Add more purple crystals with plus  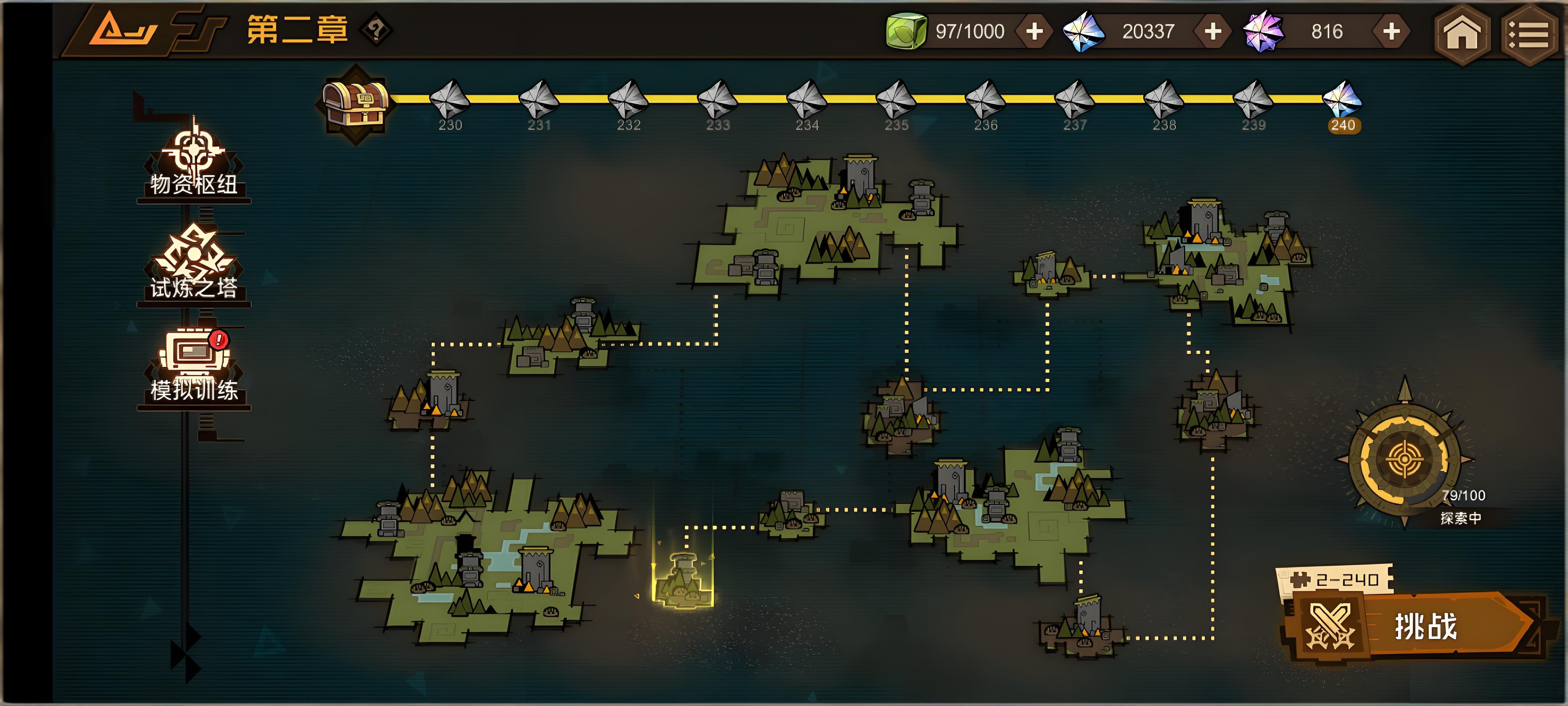(1391, 32)
